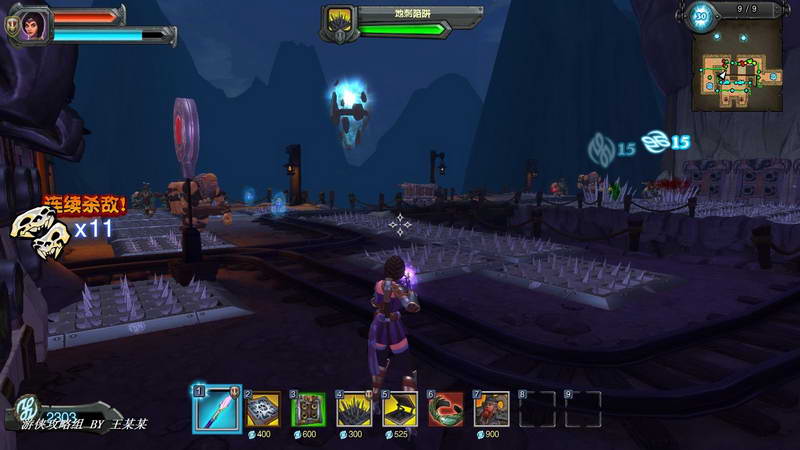Choose the 400-cost floor trap
Viewport: 800px width, 450px height.
(x=263, y=408)
